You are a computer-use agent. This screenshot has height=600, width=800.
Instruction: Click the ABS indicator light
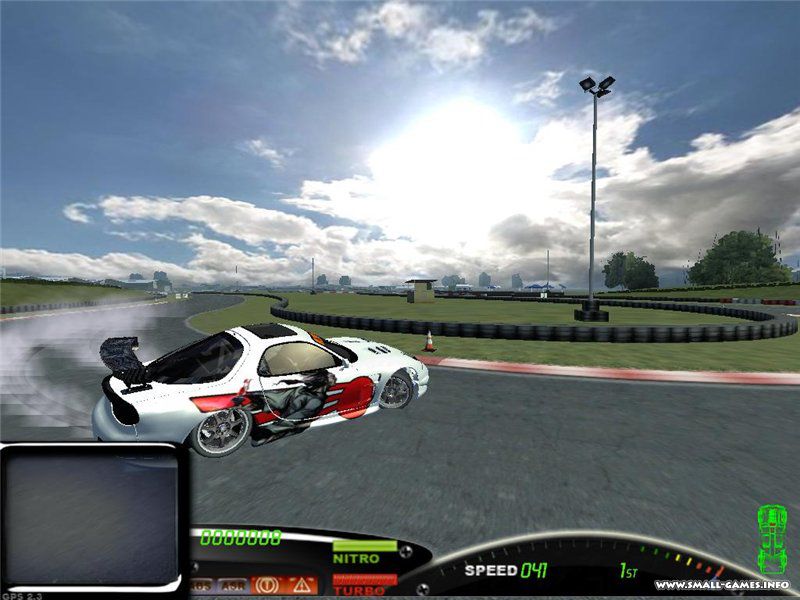pyautogui.click(x=201, y=585)
